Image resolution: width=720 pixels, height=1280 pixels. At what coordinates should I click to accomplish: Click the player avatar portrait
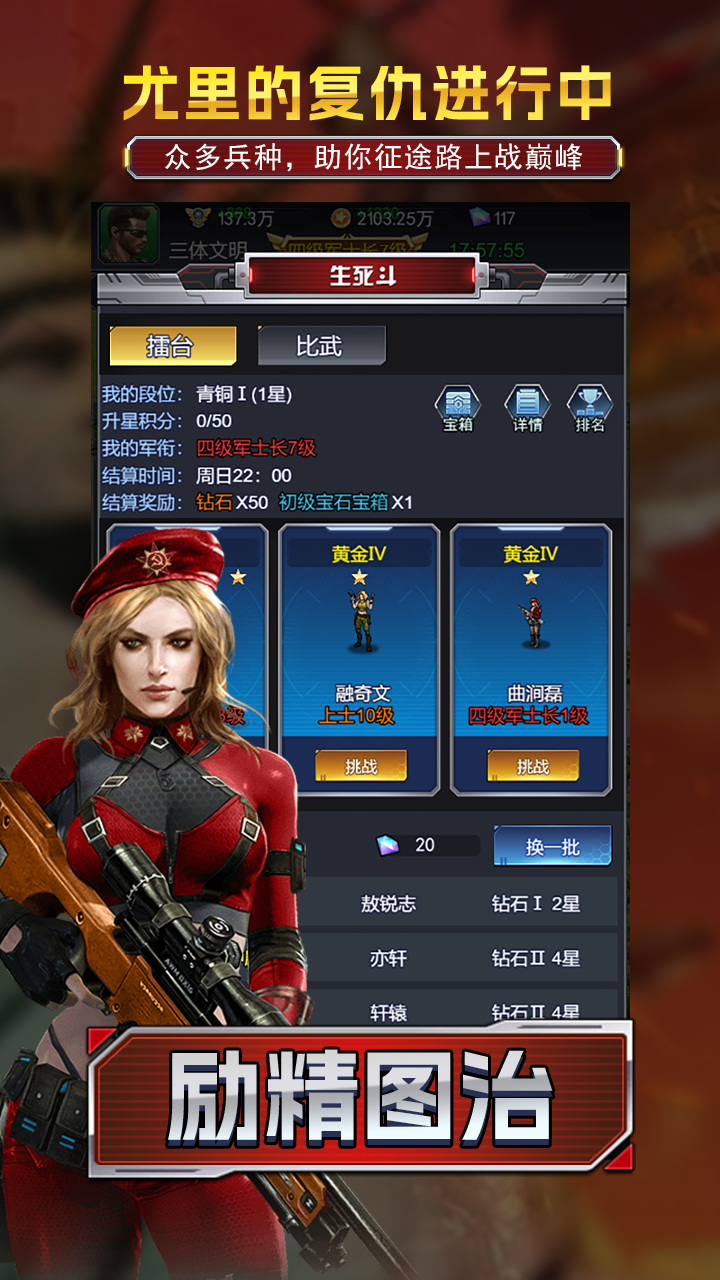click(129, 234)
